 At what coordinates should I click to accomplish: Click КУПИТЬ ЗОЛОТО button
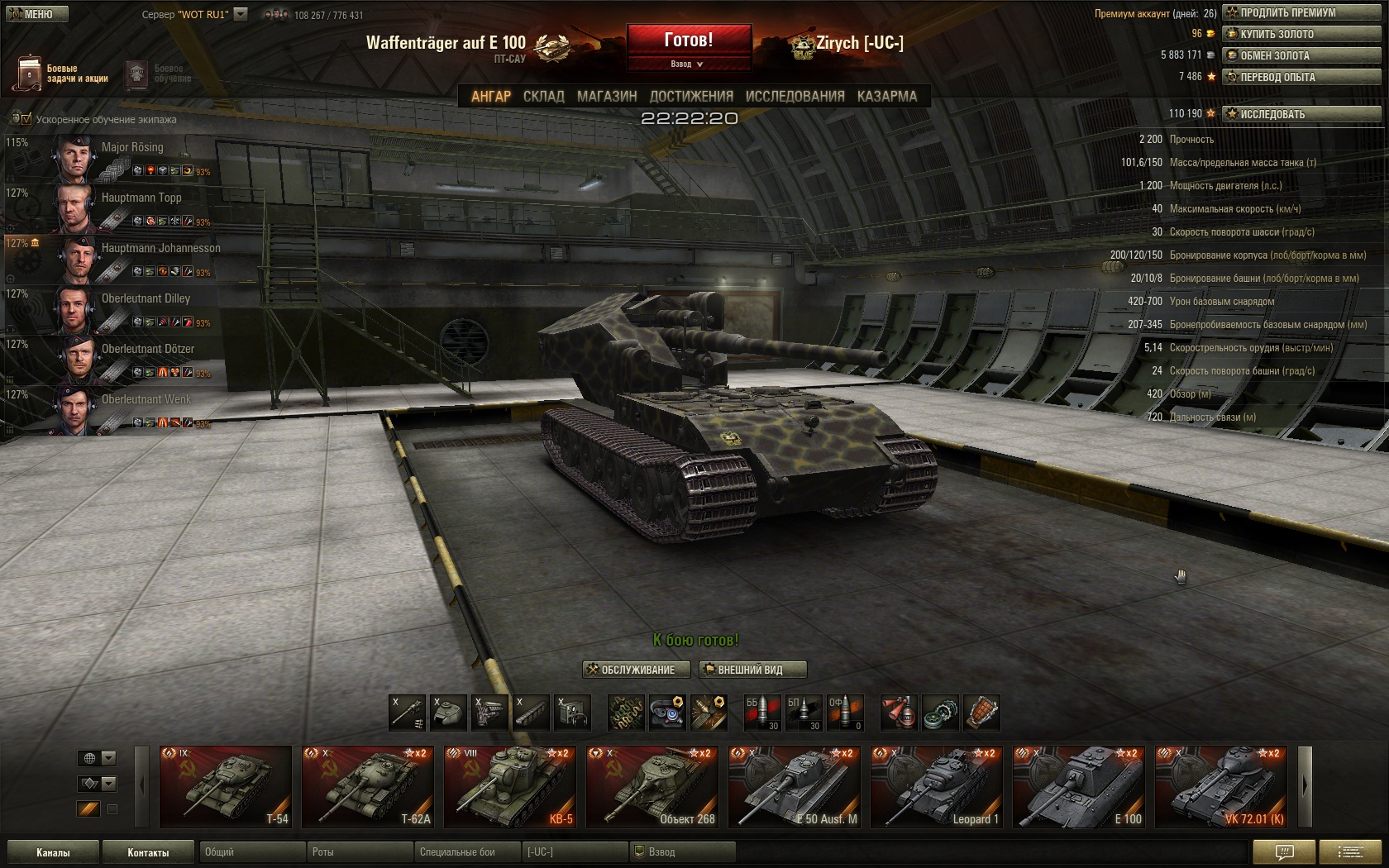coord(1301,34)
